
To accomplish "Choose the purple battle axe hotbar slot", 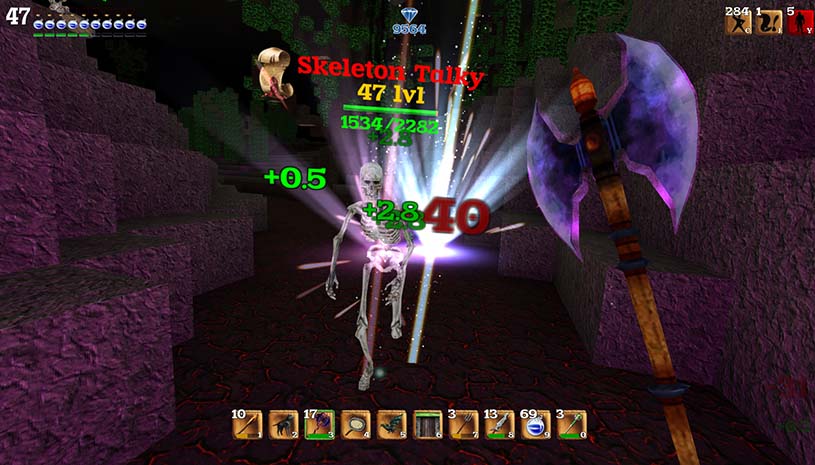I will 320,425.
